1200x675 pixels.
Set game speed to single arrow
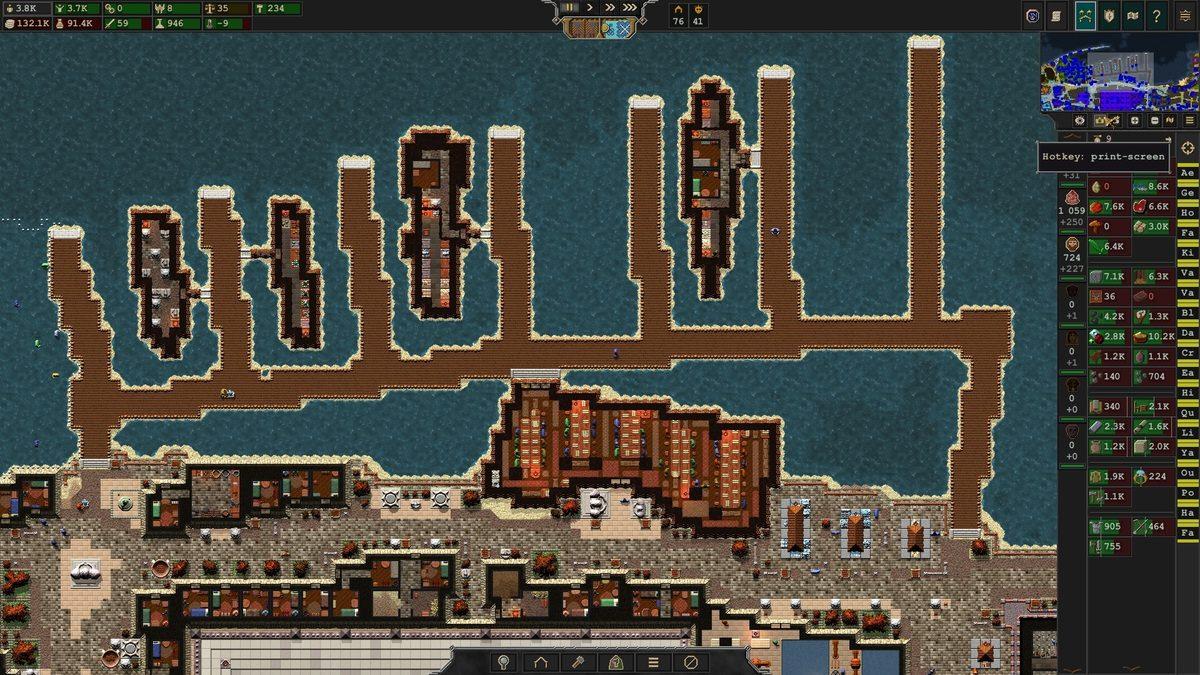pyautogui.click(x=591, y=7)
